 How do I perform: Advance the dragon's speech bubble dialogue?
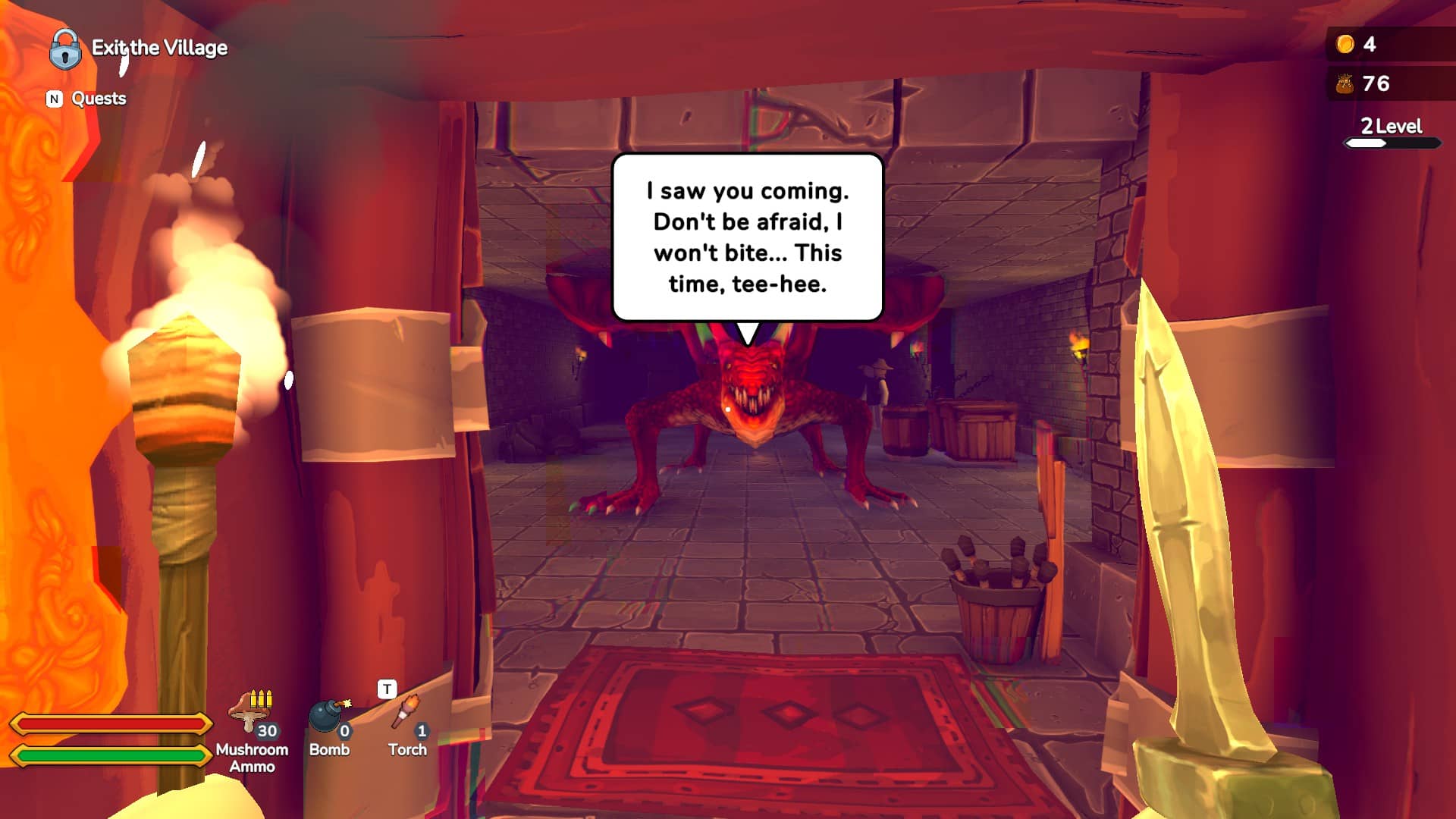(x=747, y=237)
